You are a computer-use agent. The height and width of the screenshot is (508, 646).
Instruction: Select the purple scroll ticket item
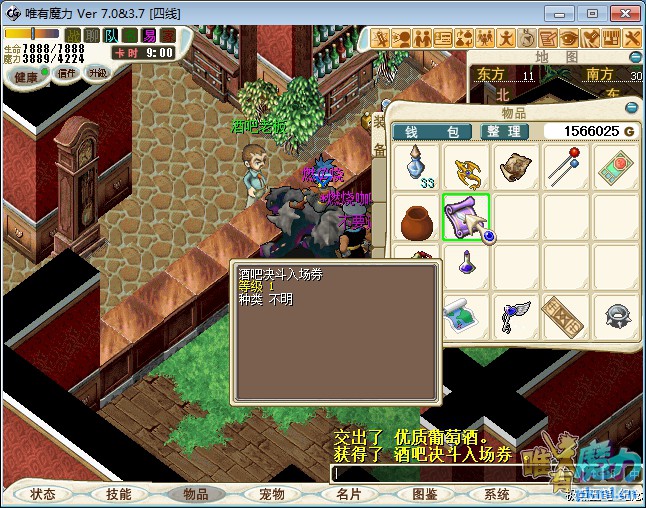point(467,217)
